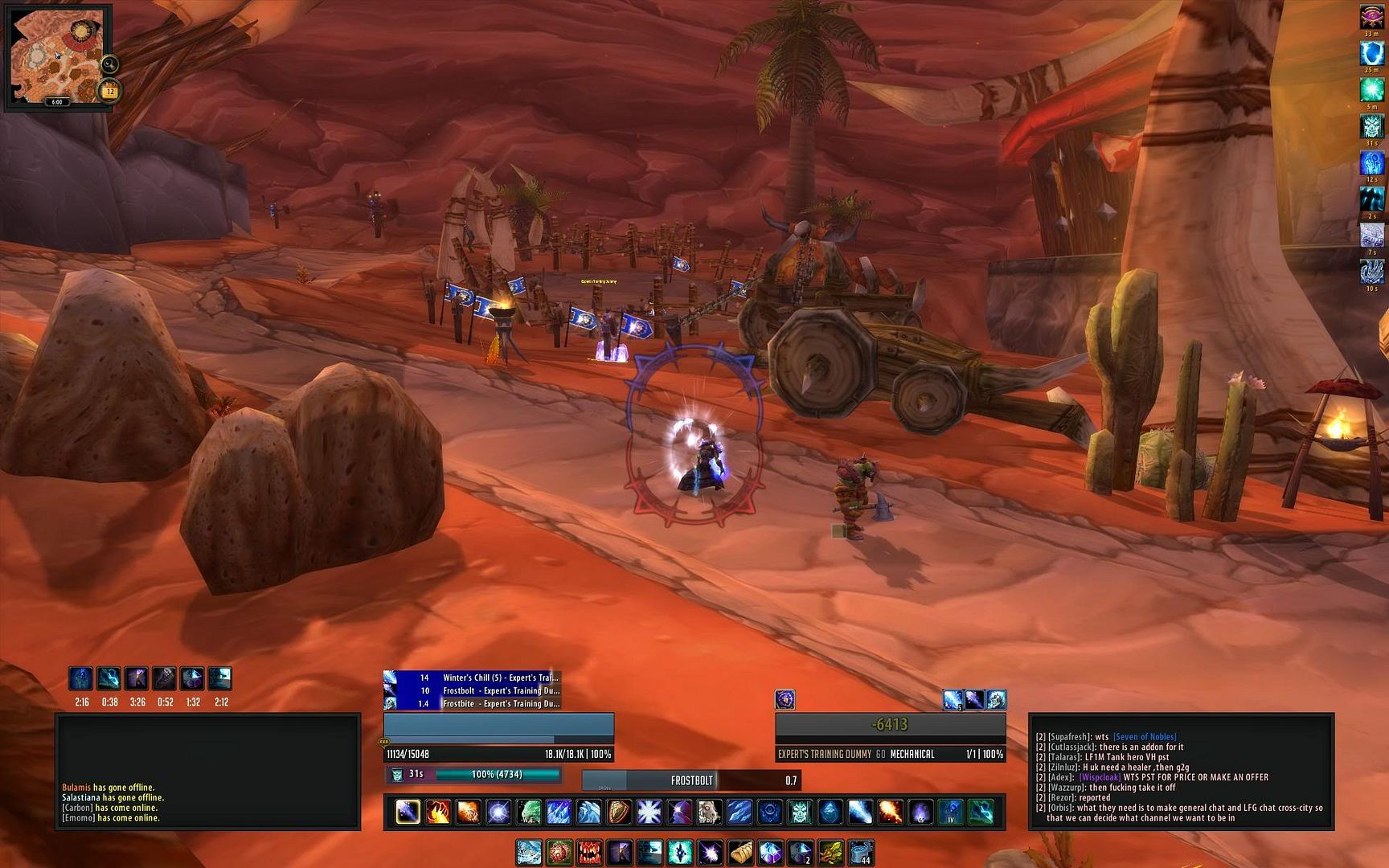Summon Water Elemental with the W.E. icon
1389x868 pixels.
tap(529, 812)
